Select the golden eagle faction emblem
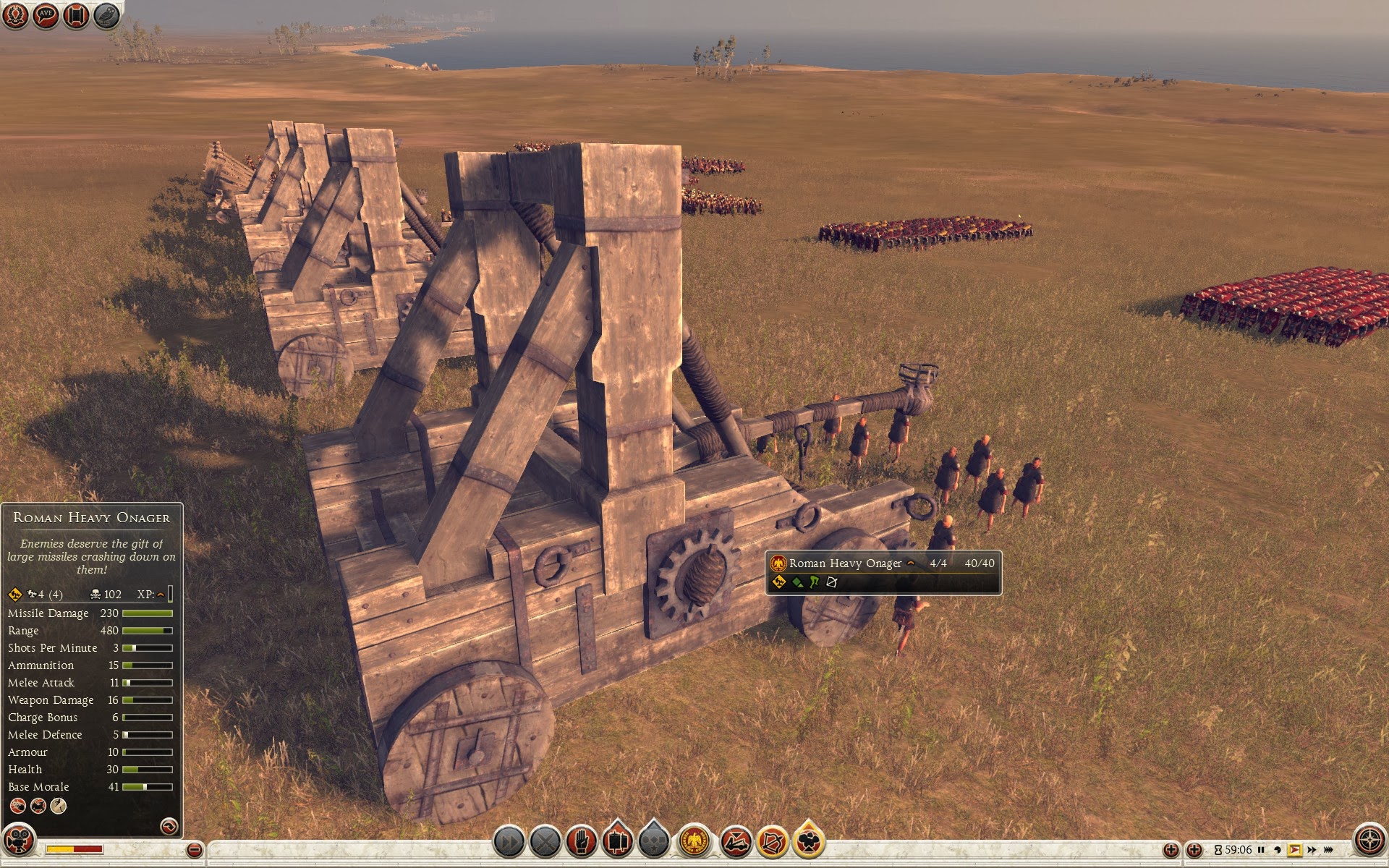Screen dimensions: 1389x868 point(694,842)
